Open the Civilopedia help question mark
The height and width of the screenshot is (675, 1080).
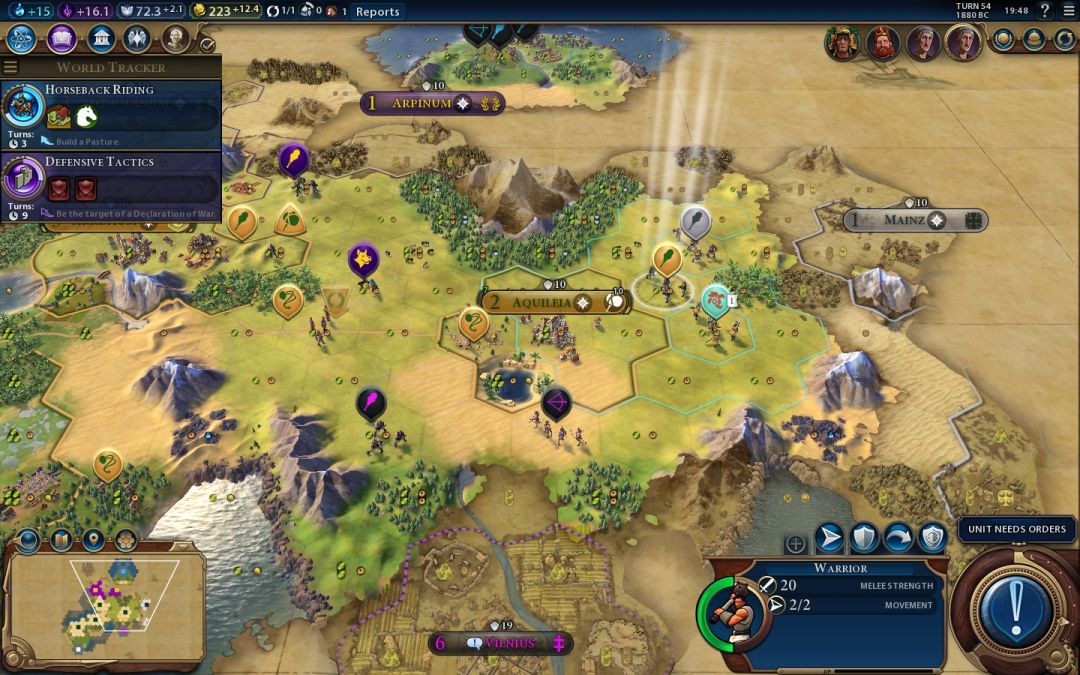pos(1045,11)
